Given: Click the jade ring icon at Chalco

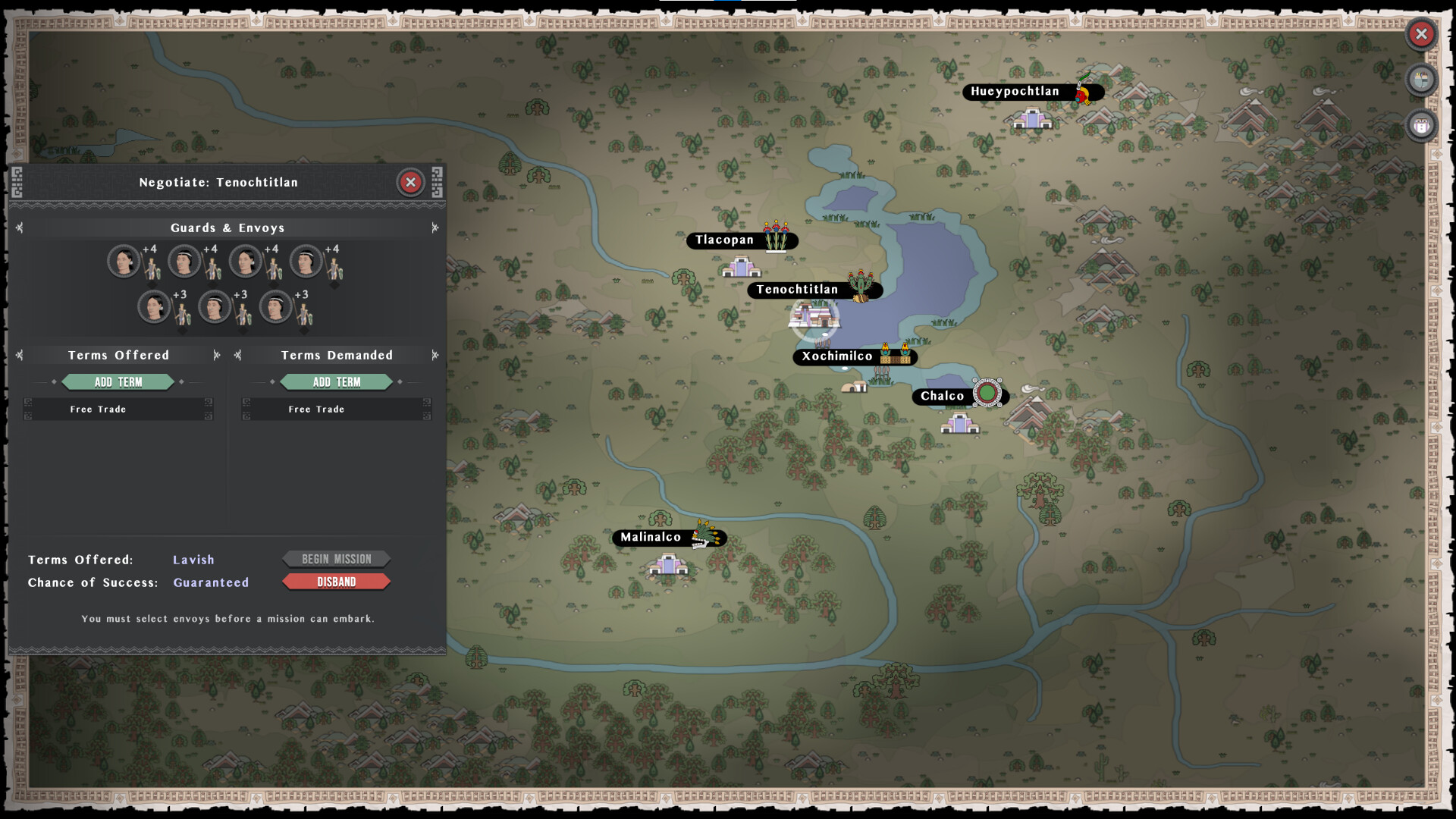Looking at the screenshot, I should point(987,393).
